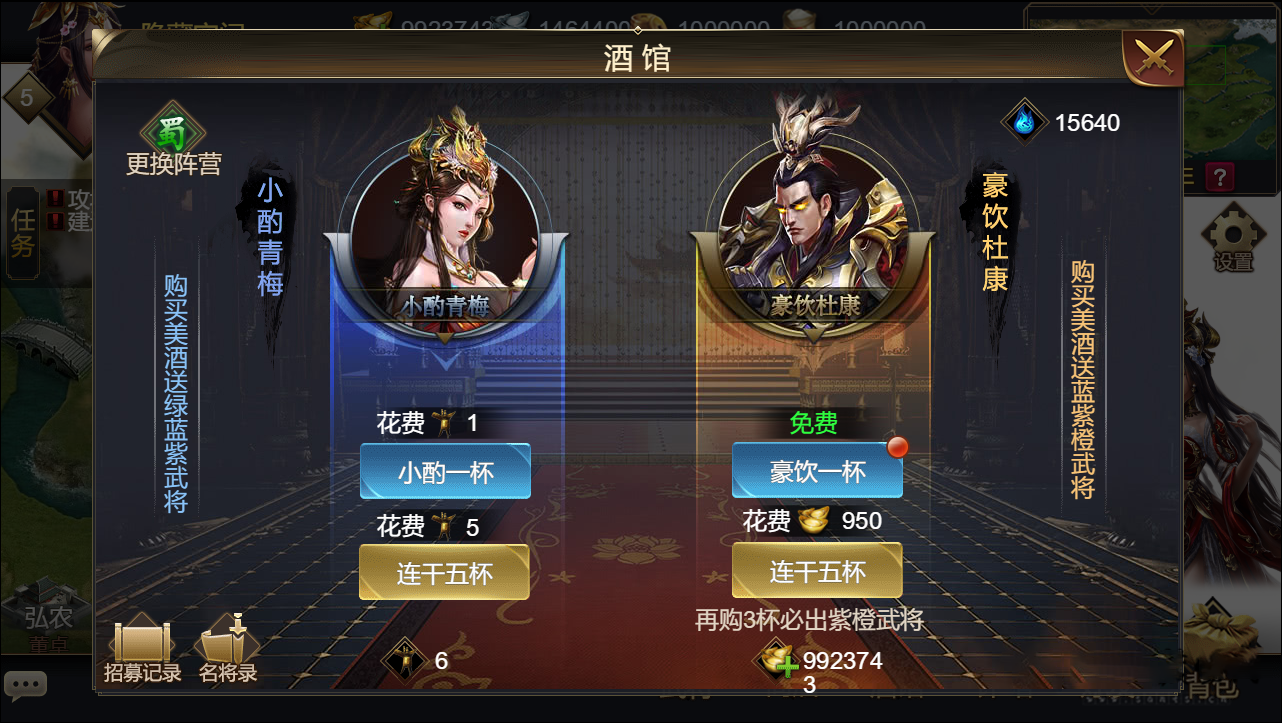Open the 名将录 generals catalog
1282x723 pixels.
click(228, 652)
